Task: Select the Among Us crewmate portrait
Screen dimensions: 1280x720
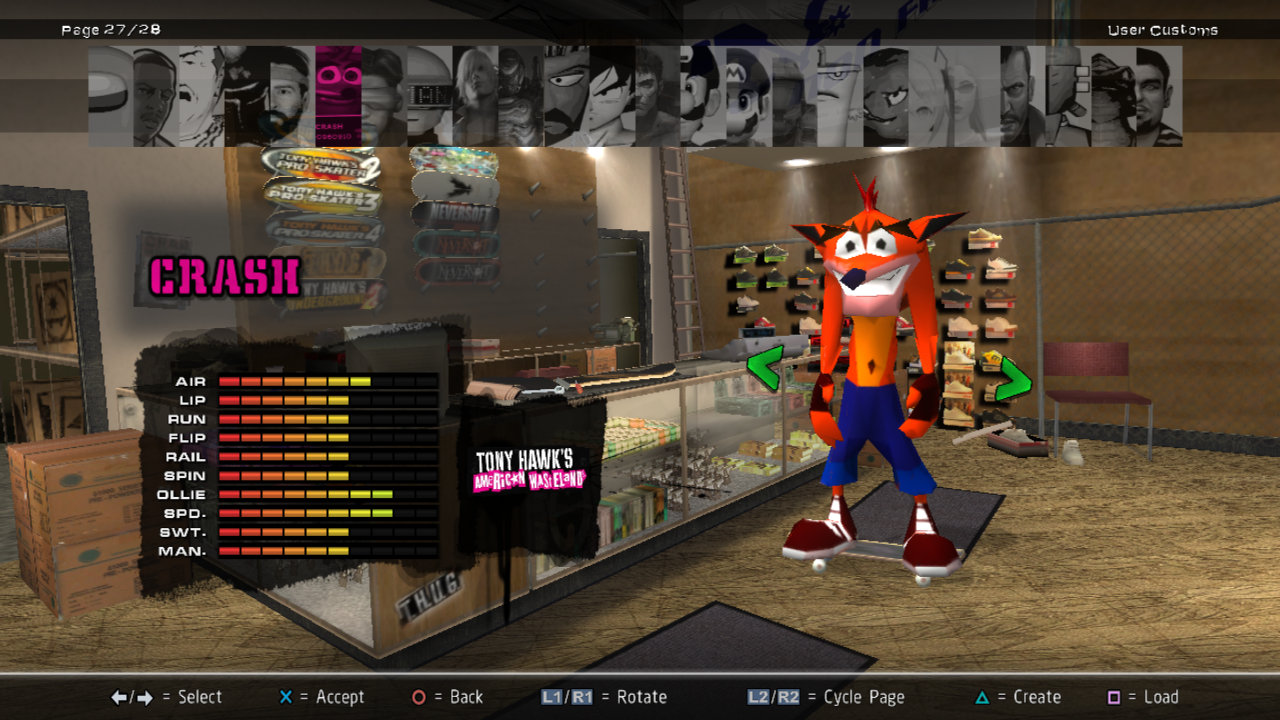Action: click(x=110, y=96)
